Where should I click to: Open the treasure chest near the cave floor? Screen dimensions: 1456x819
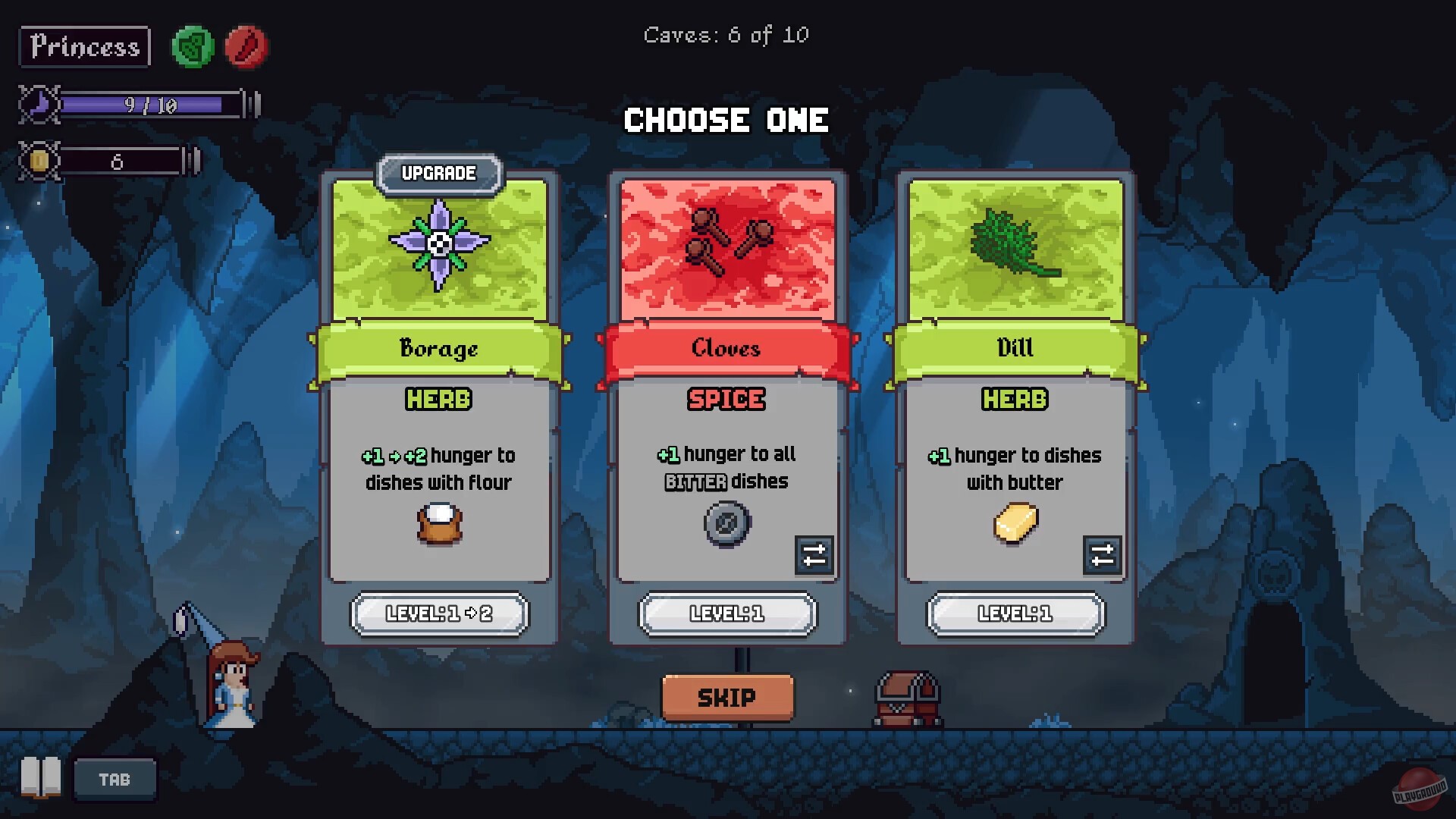(908, 699)
